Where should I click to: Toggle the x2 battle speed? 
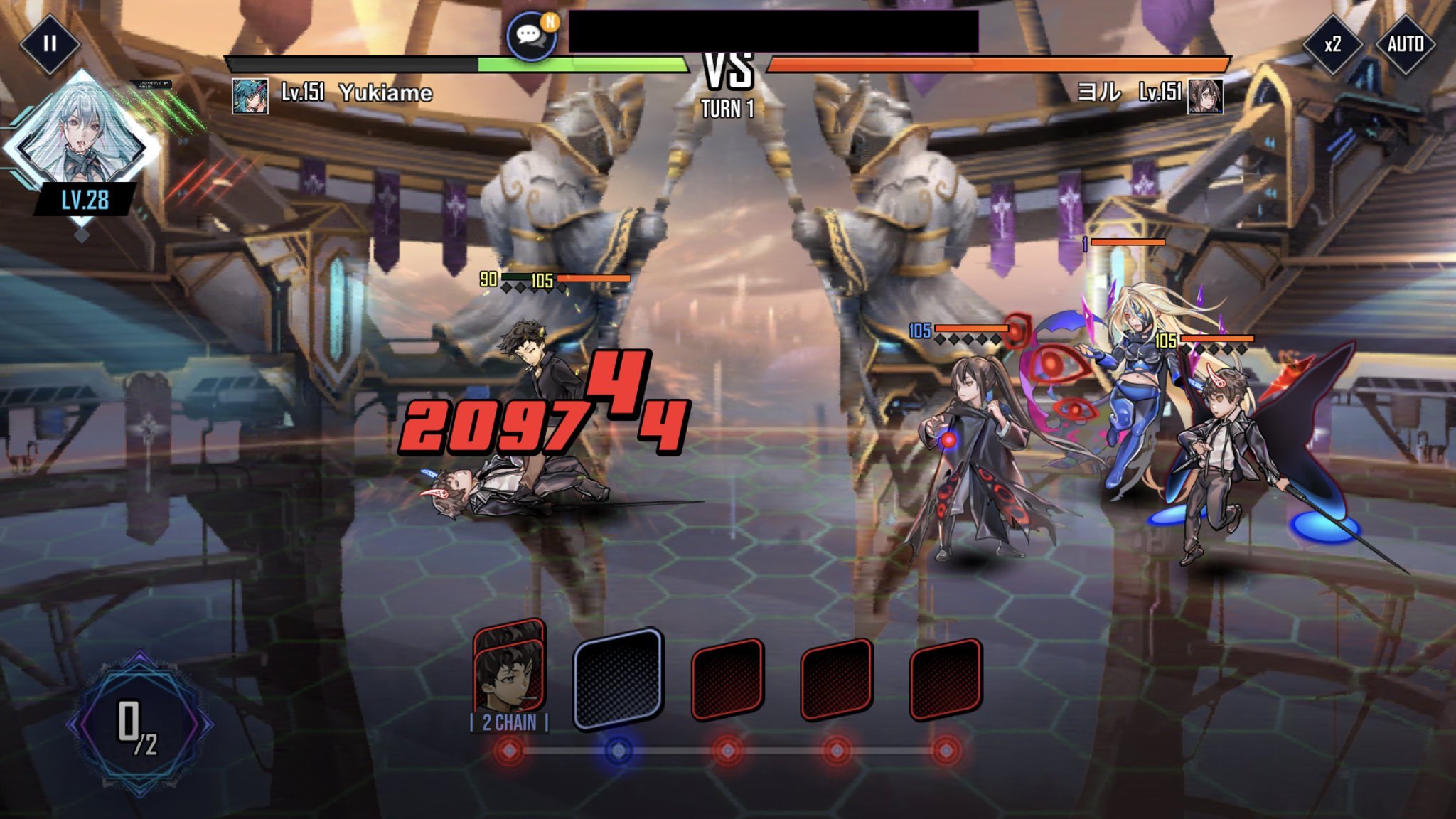(1332, 45)
